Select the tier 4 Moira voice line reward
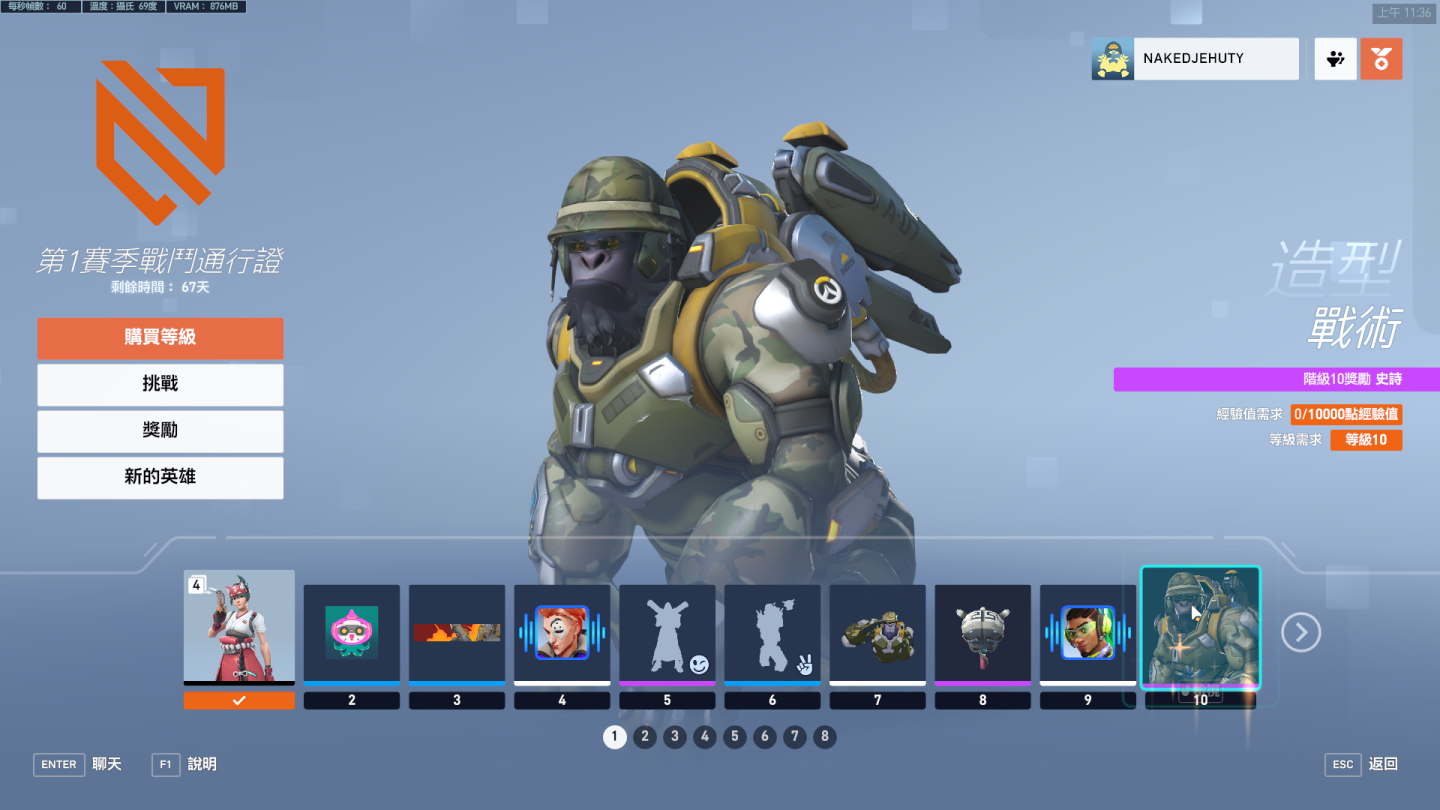 pos(562,633)
